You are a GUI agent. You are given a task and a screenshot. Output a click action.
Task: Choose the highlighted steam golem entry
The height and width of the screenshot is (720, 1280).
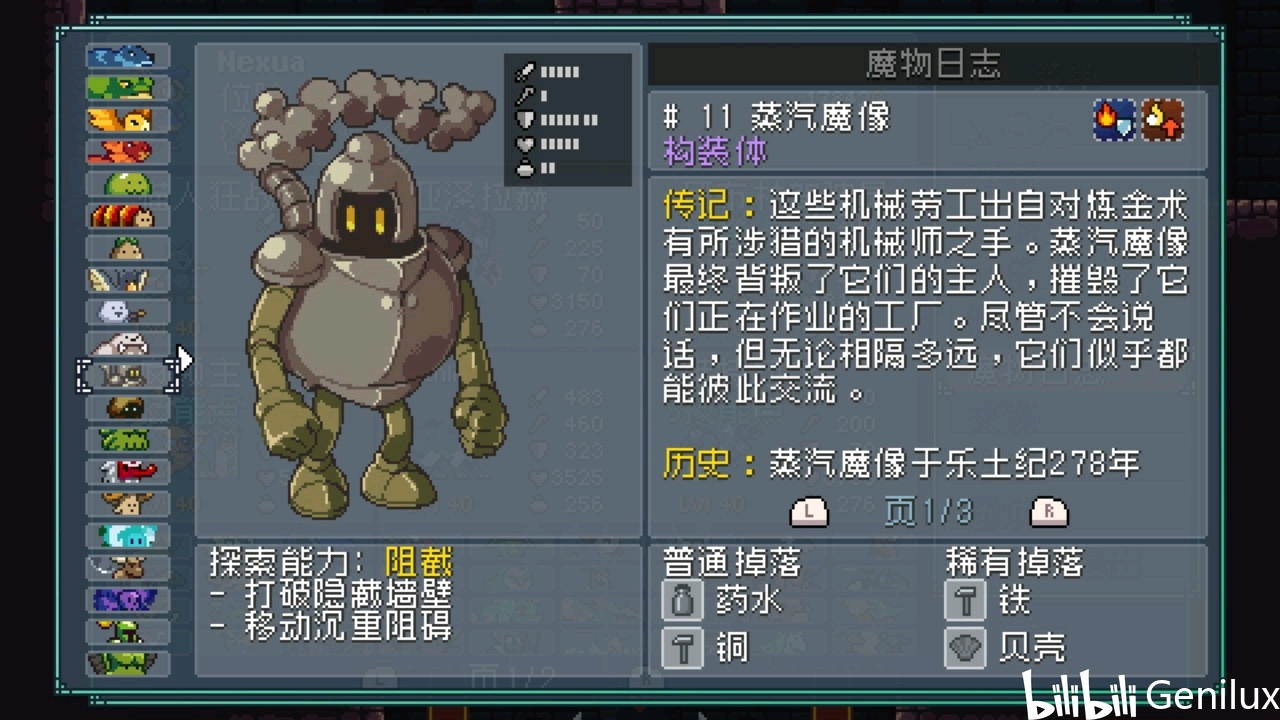127,376
